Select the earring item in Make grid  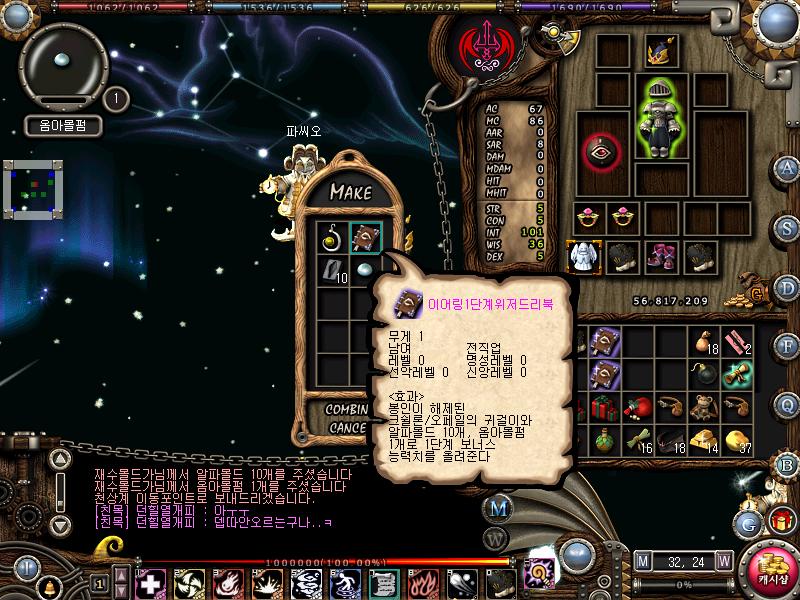coord(333,239)
